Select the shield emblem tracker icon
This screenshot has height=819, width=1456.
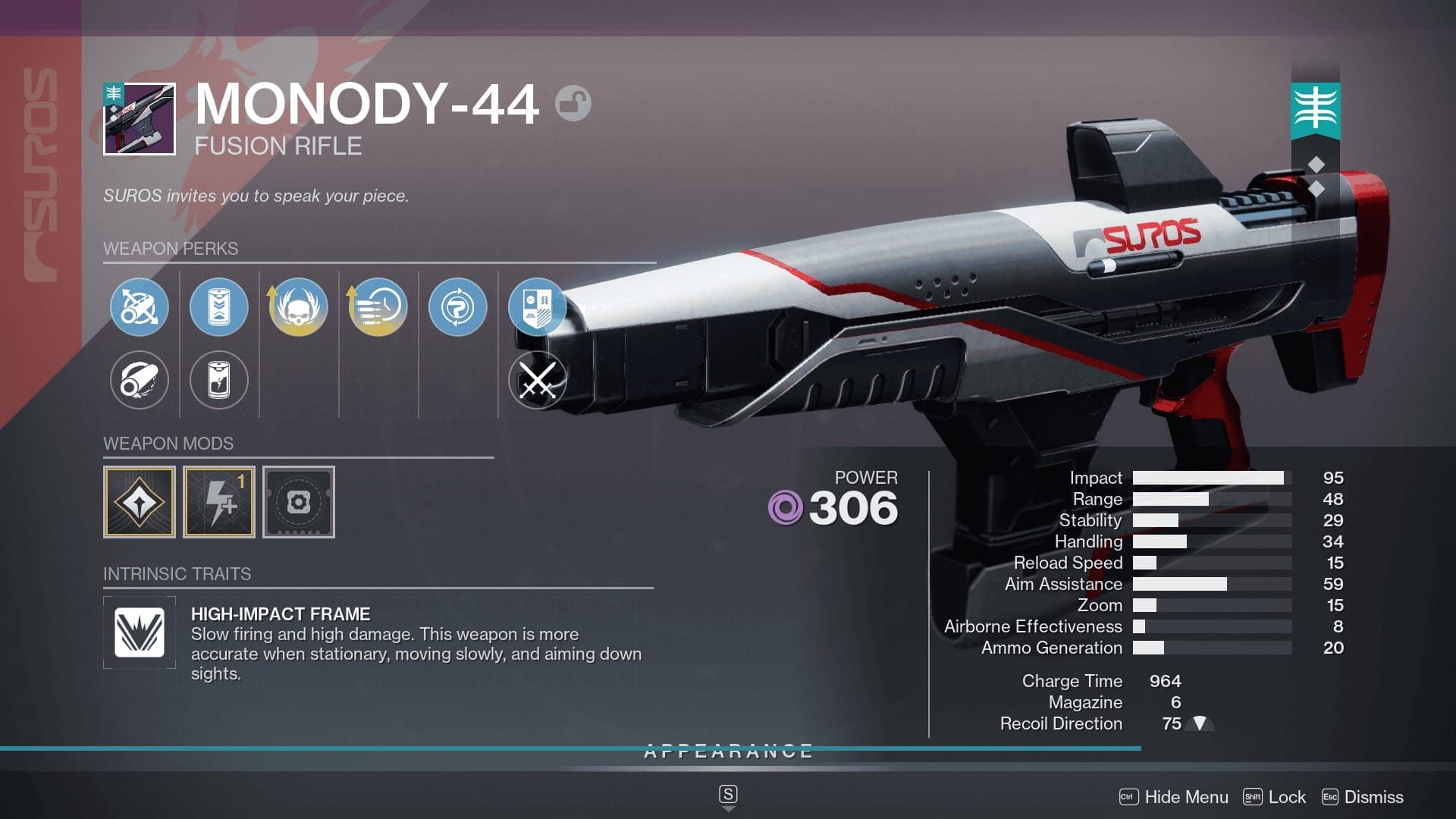pos(537,307)
